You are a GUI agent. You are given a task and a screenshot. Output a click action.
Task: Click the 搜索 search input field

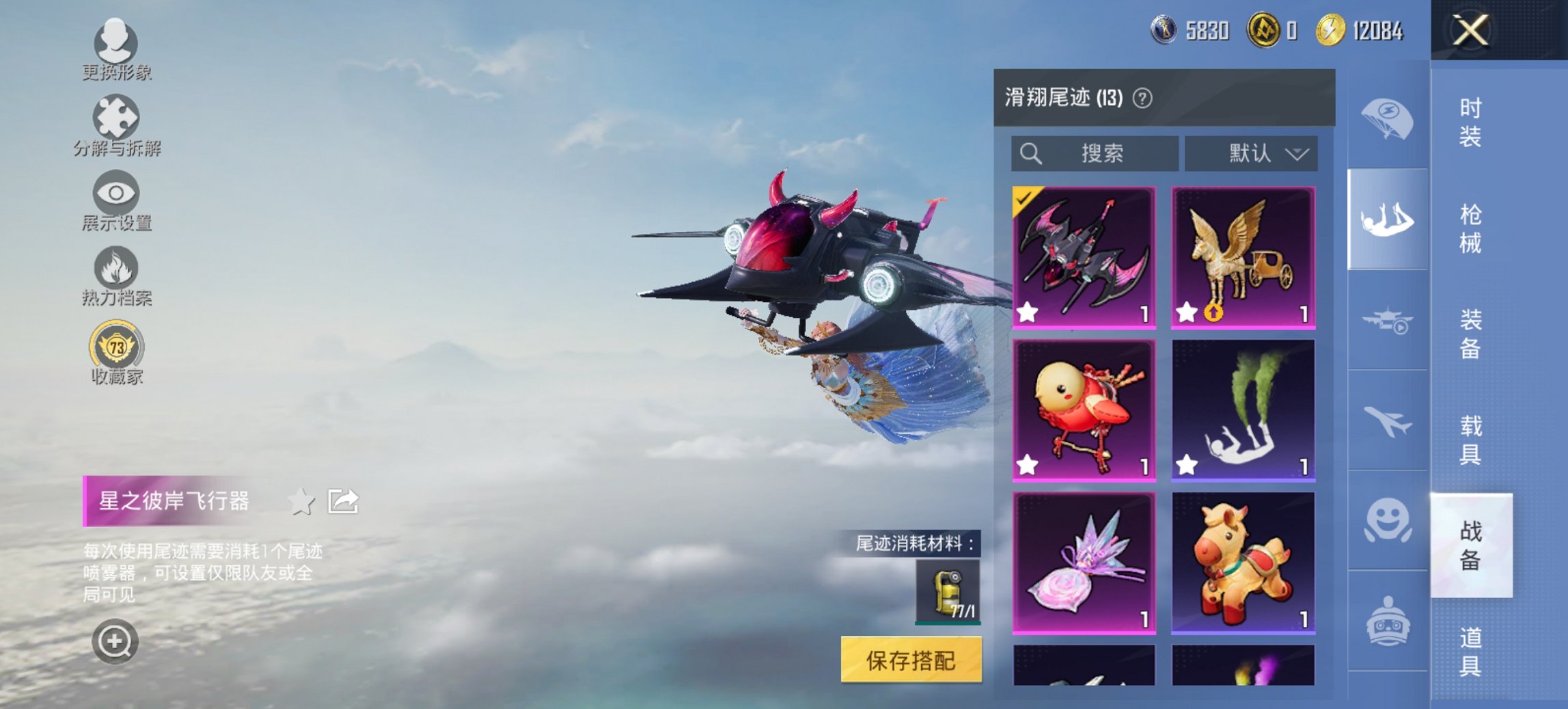point(1093,154)
